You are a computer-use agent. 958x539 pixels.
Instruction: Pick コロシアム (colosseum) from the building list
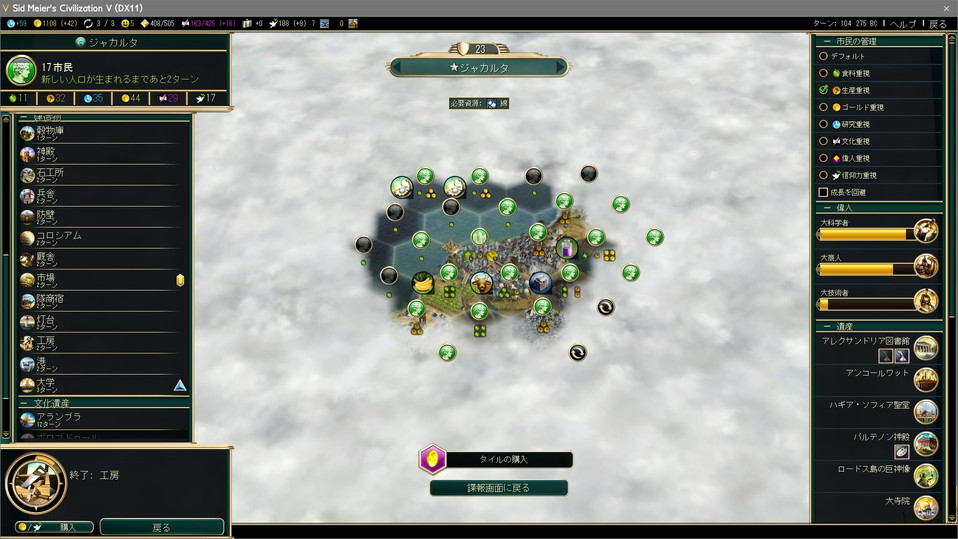point(100,237)
